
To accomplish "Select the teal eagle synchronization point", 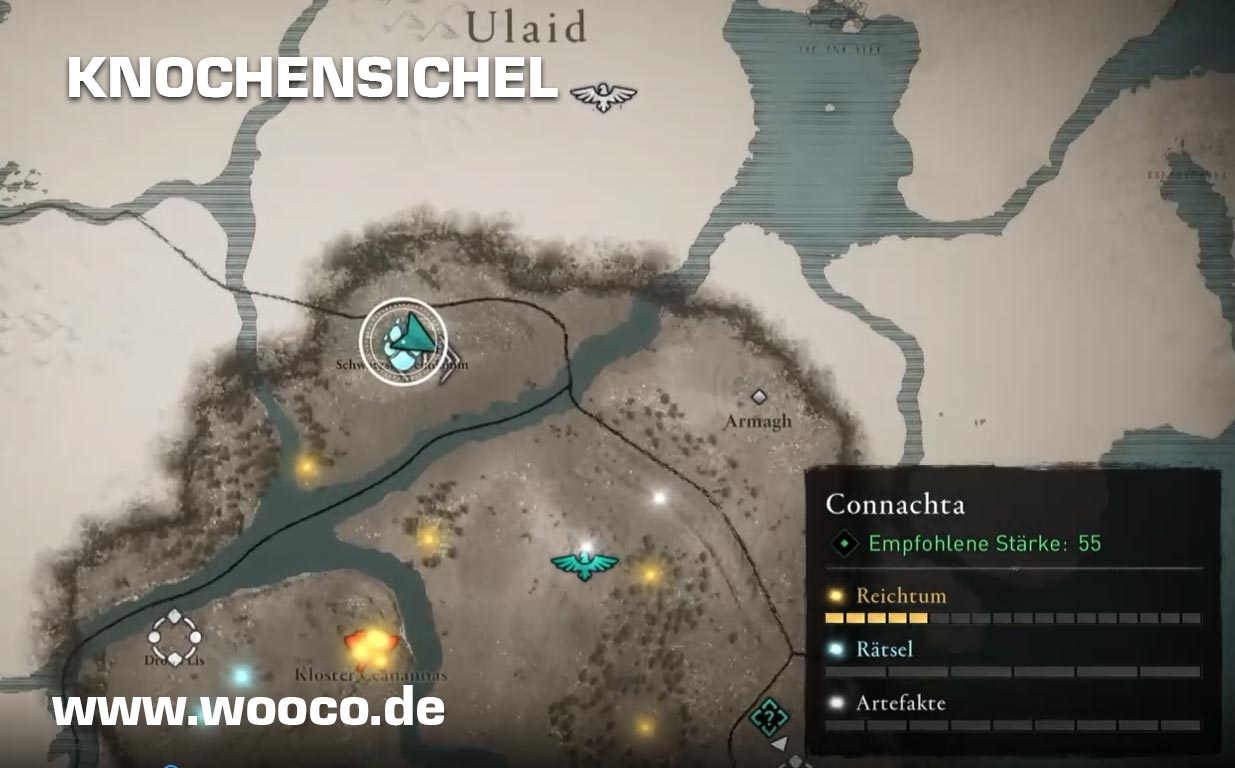I will 585,565.
